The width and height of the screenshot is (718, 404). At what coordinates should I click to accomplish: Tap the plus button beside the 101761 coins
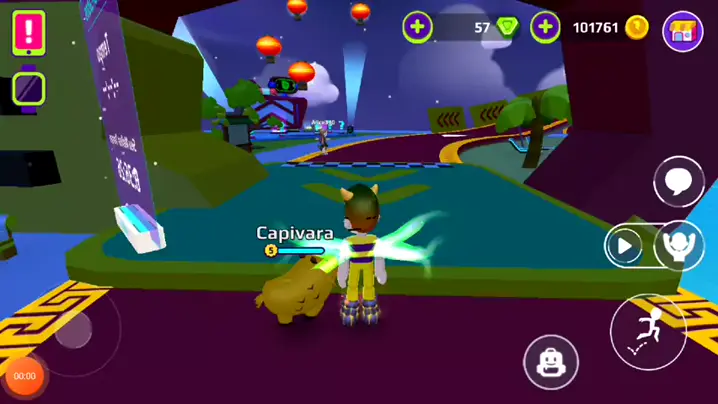(545, 28)
